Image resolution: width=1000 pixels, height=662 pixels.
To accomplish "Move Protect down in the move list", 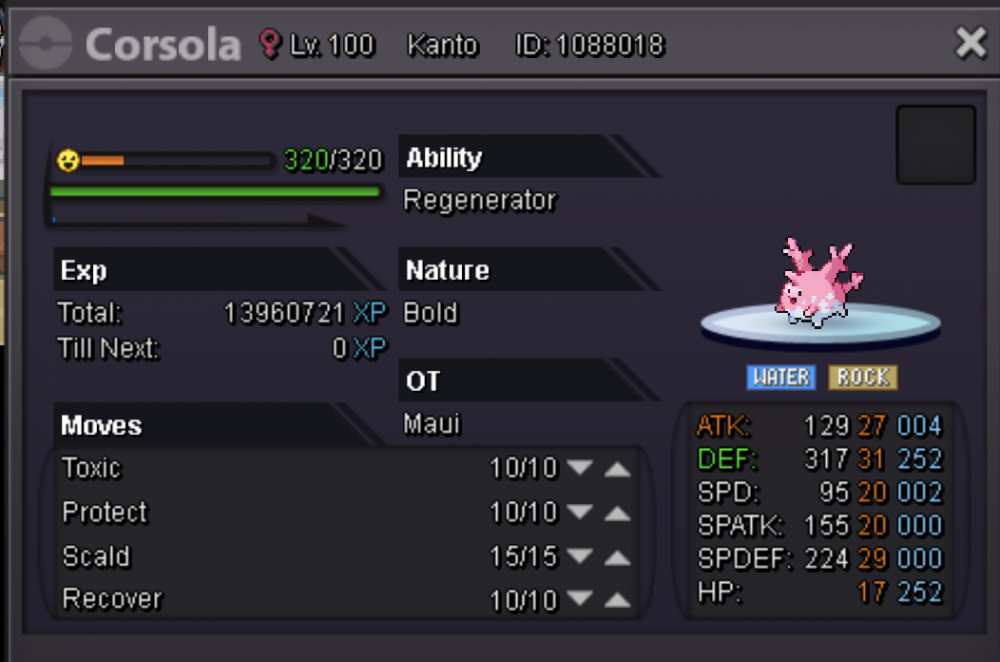I will point(580,513).
